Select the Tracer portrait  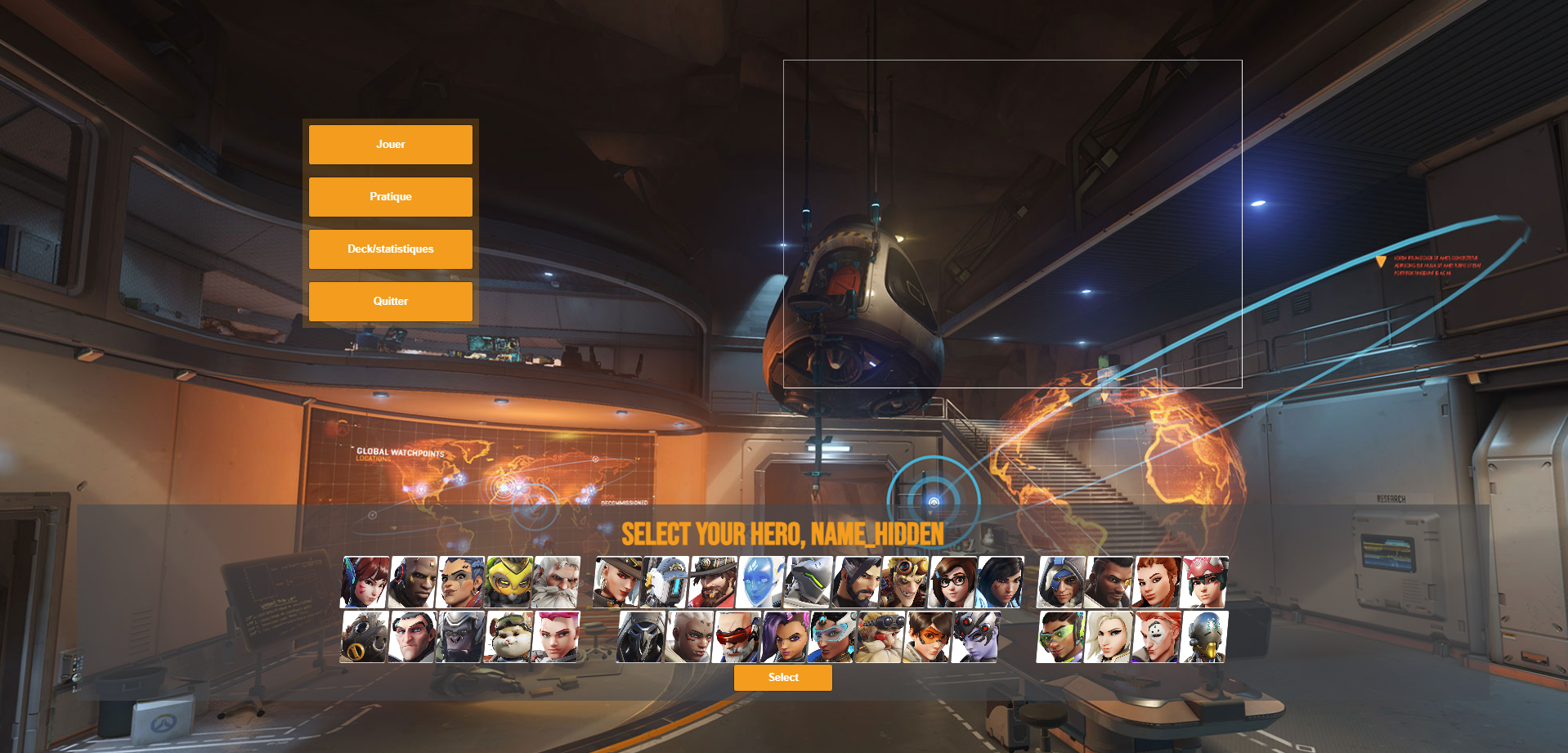(x=927, y=637)
